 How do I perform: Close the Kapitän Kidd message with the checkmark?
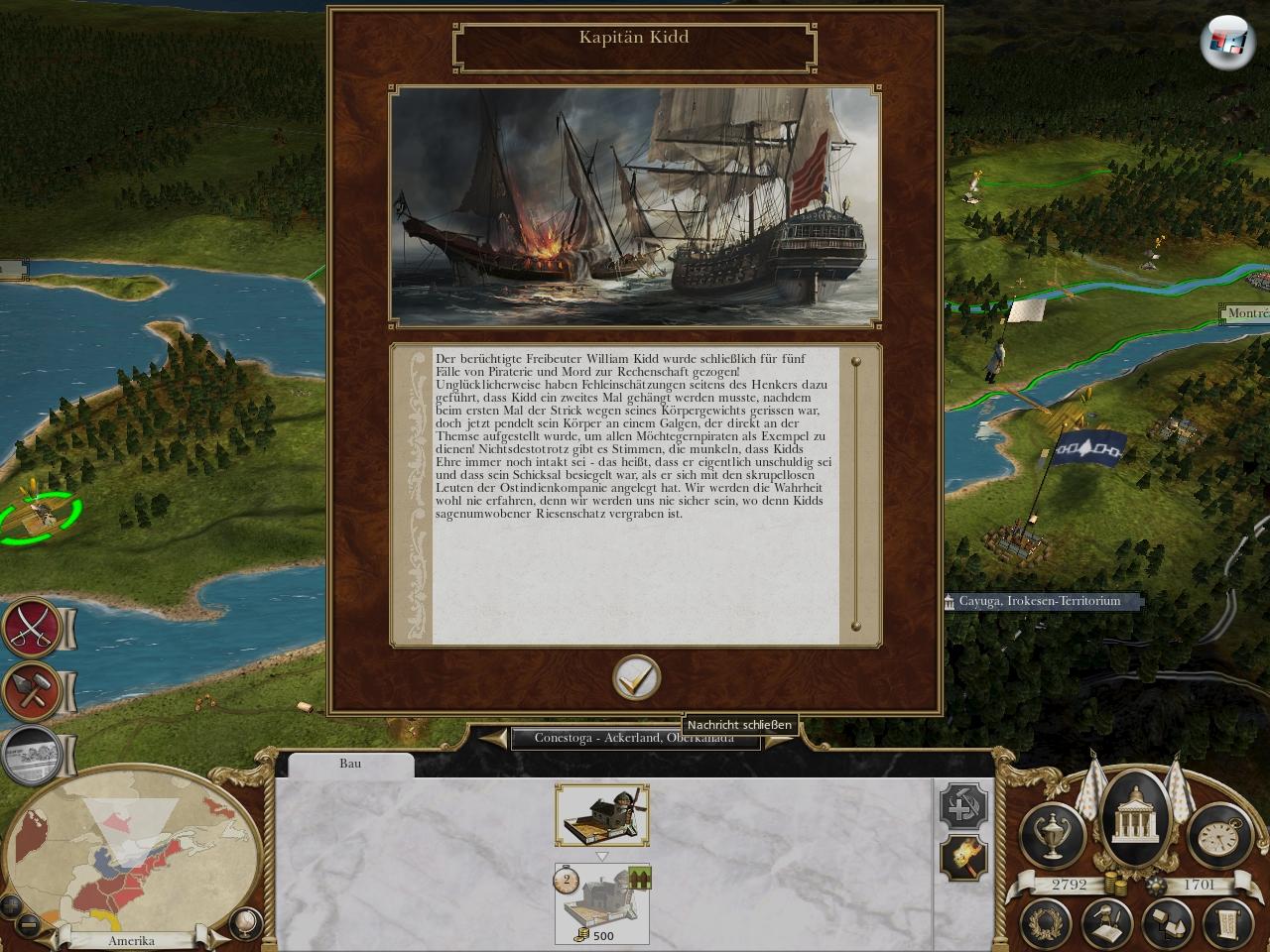[x=636, y=678]
